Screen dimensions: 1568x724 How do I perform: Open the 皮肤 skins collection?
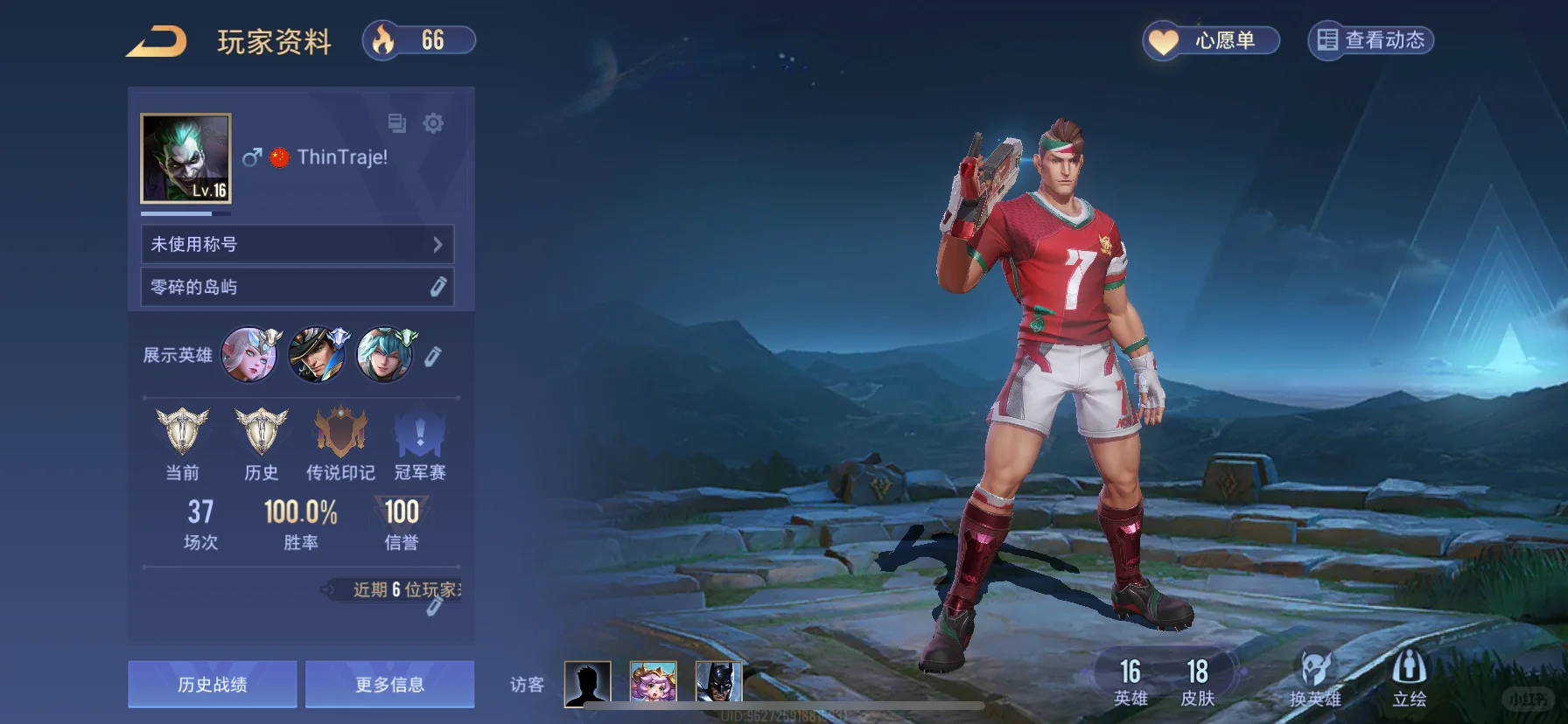1197,682
